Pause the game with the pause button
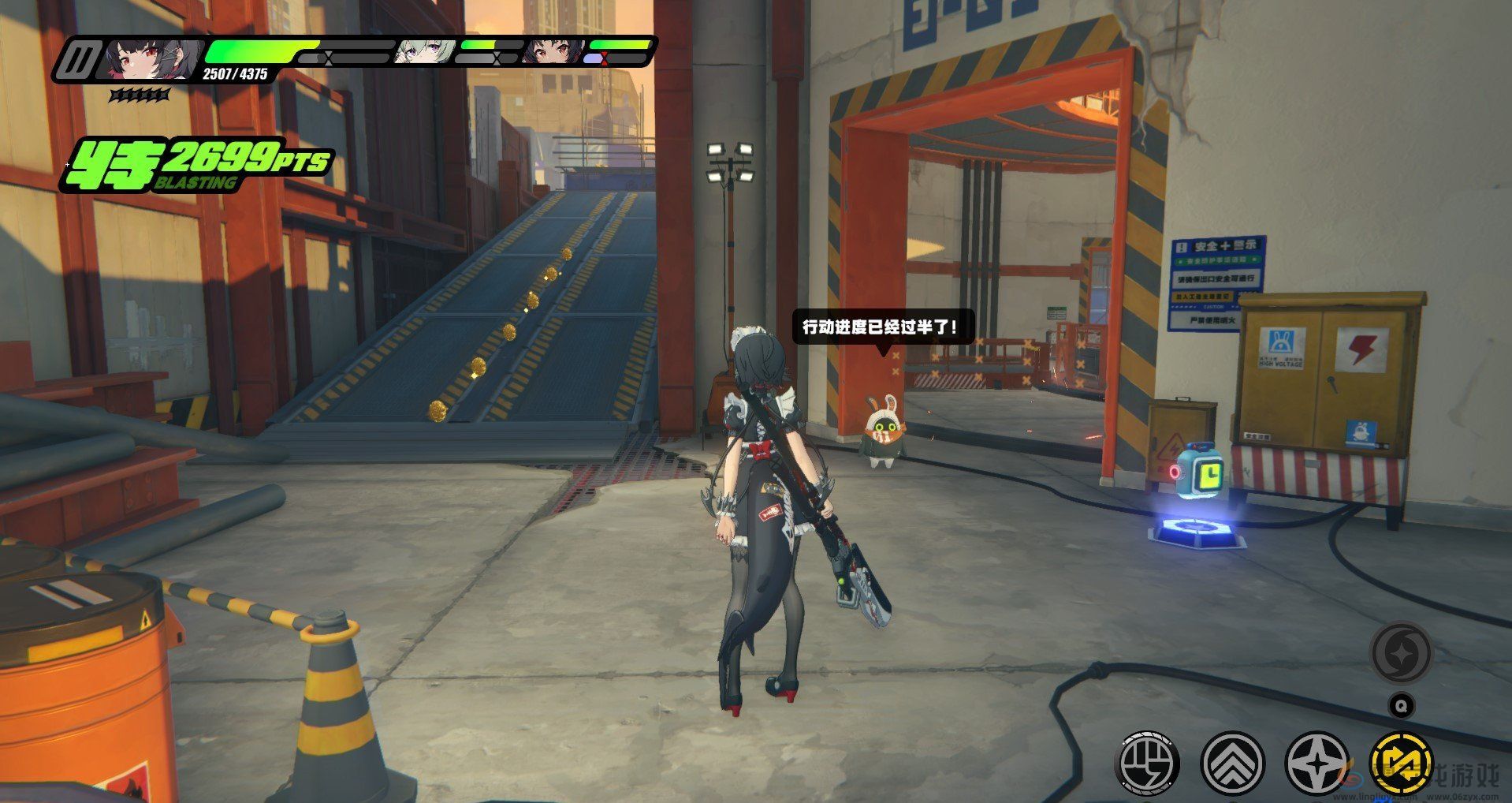The image size is (1512, 803). coord(79,60)
